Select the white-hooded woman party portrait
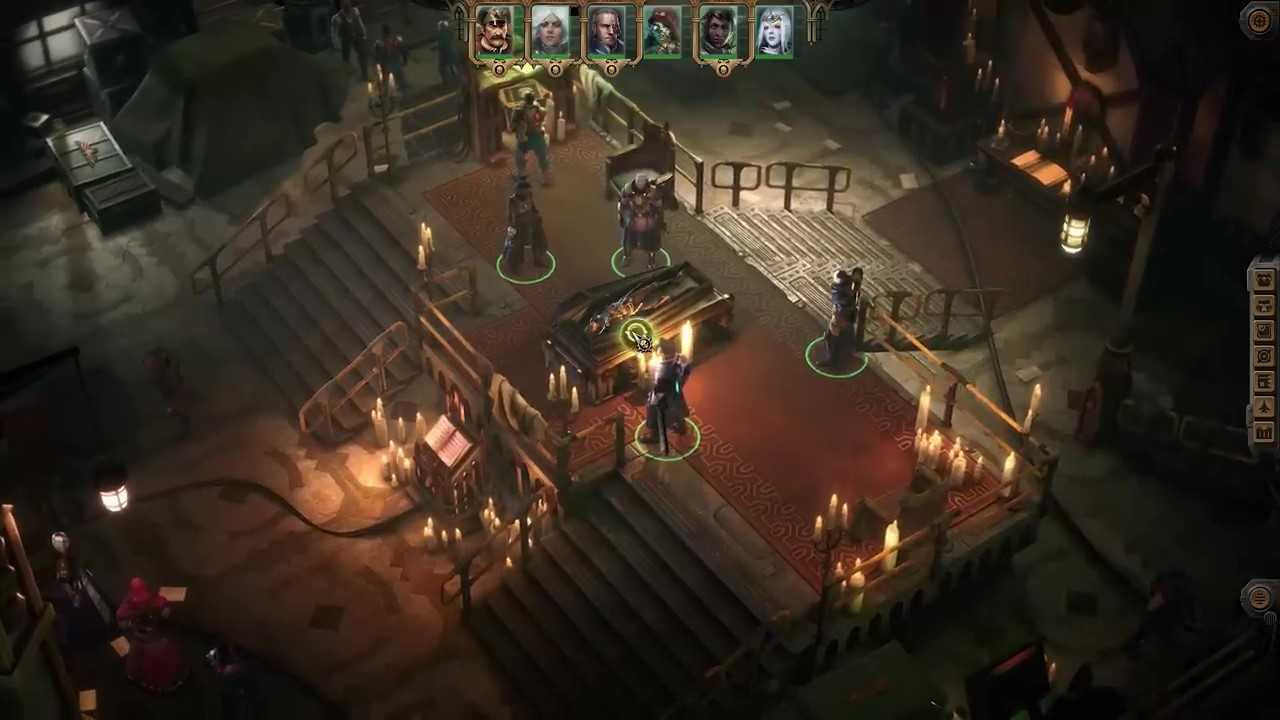 (x=550, y=30)
